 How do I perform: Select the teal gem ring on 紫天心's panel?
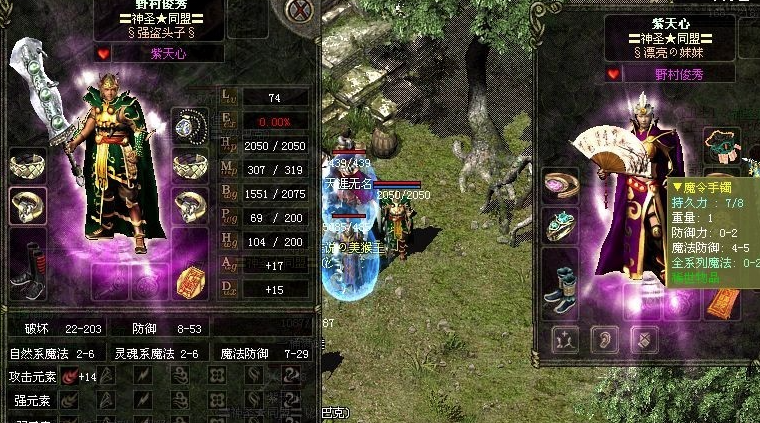click(x=560, y=227)
